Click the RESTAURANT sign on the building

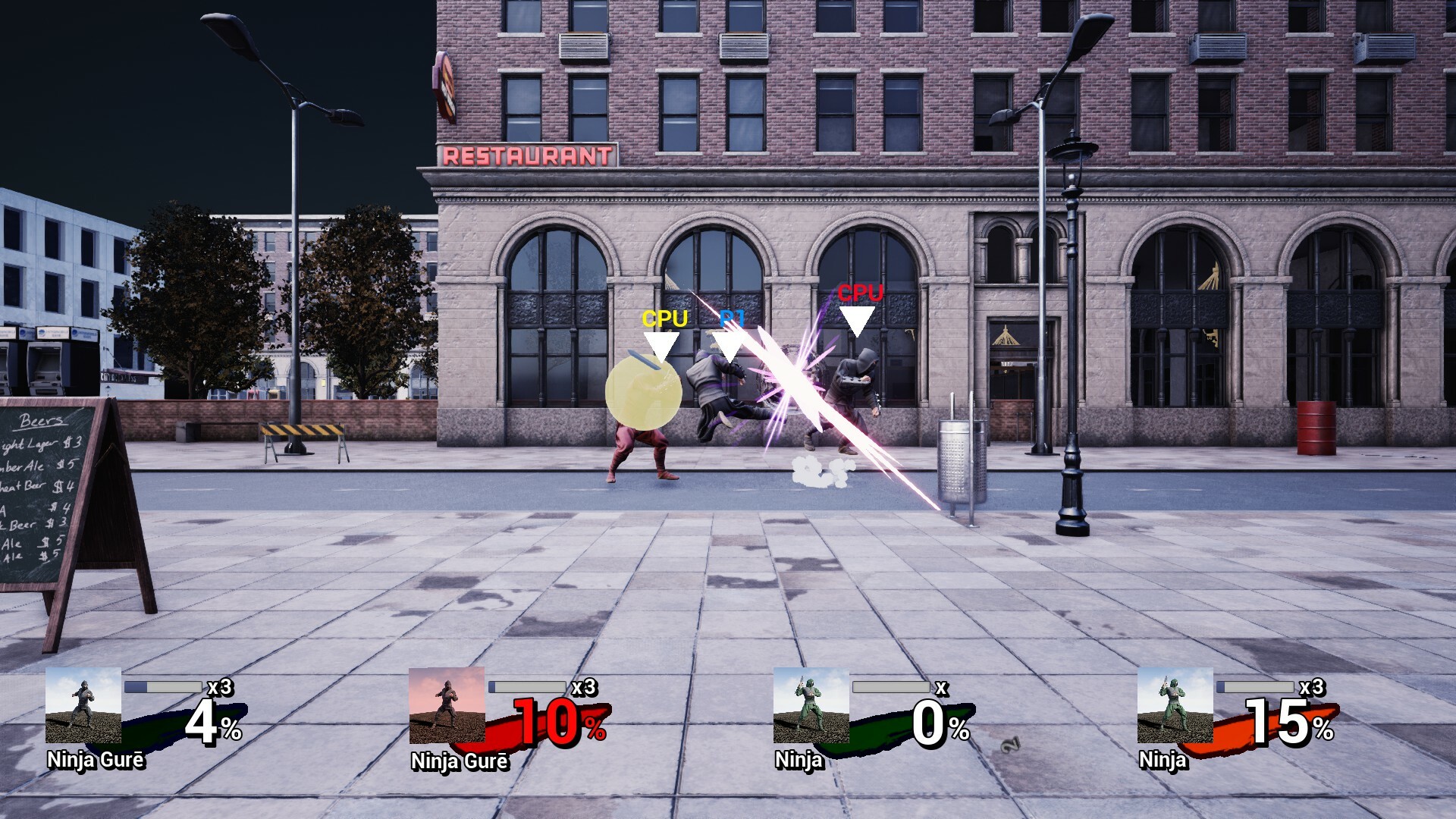pos(526,154)
